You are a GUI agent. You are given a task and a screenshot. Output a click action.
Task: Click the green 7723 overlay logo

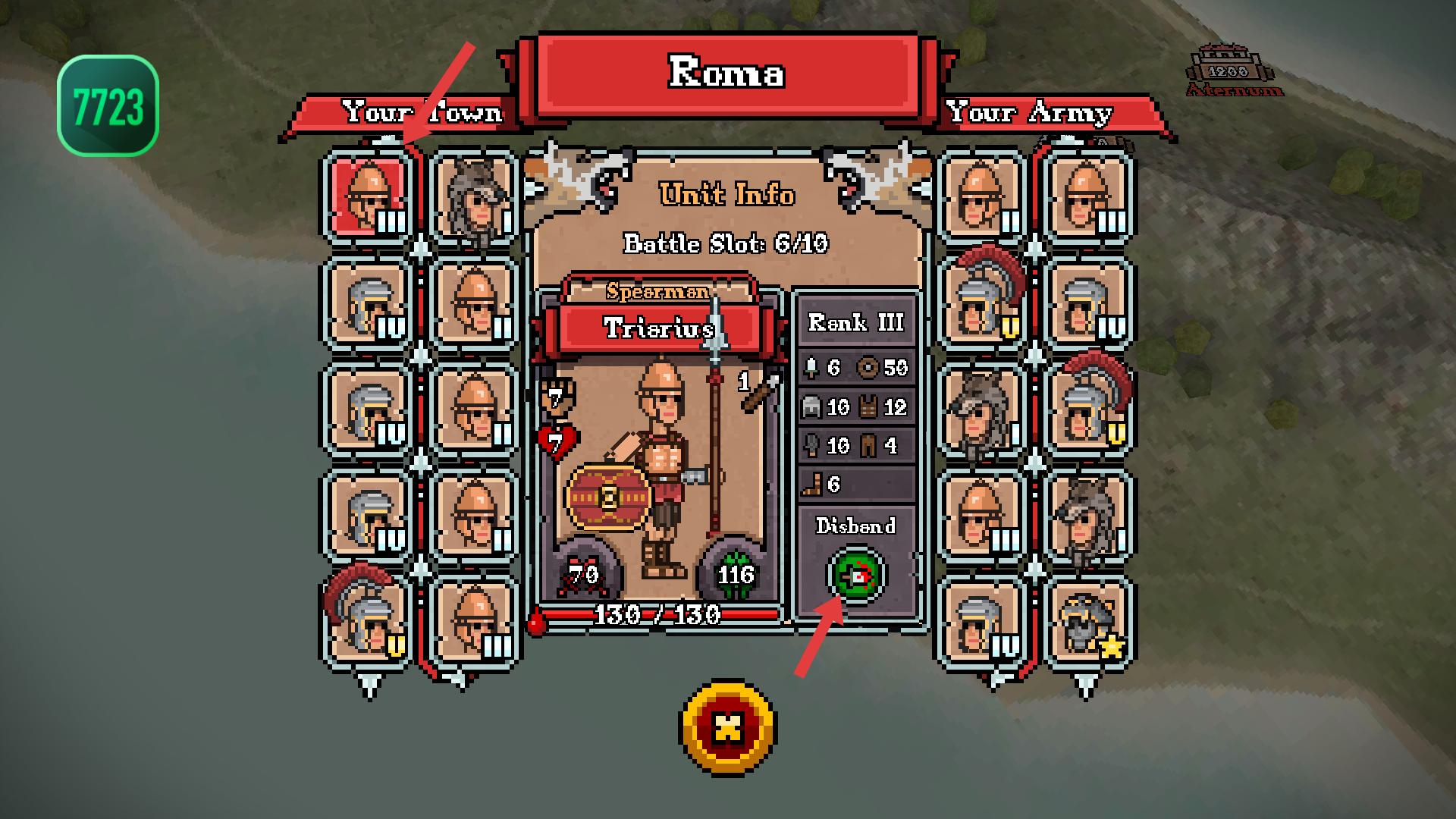(108, 105)
